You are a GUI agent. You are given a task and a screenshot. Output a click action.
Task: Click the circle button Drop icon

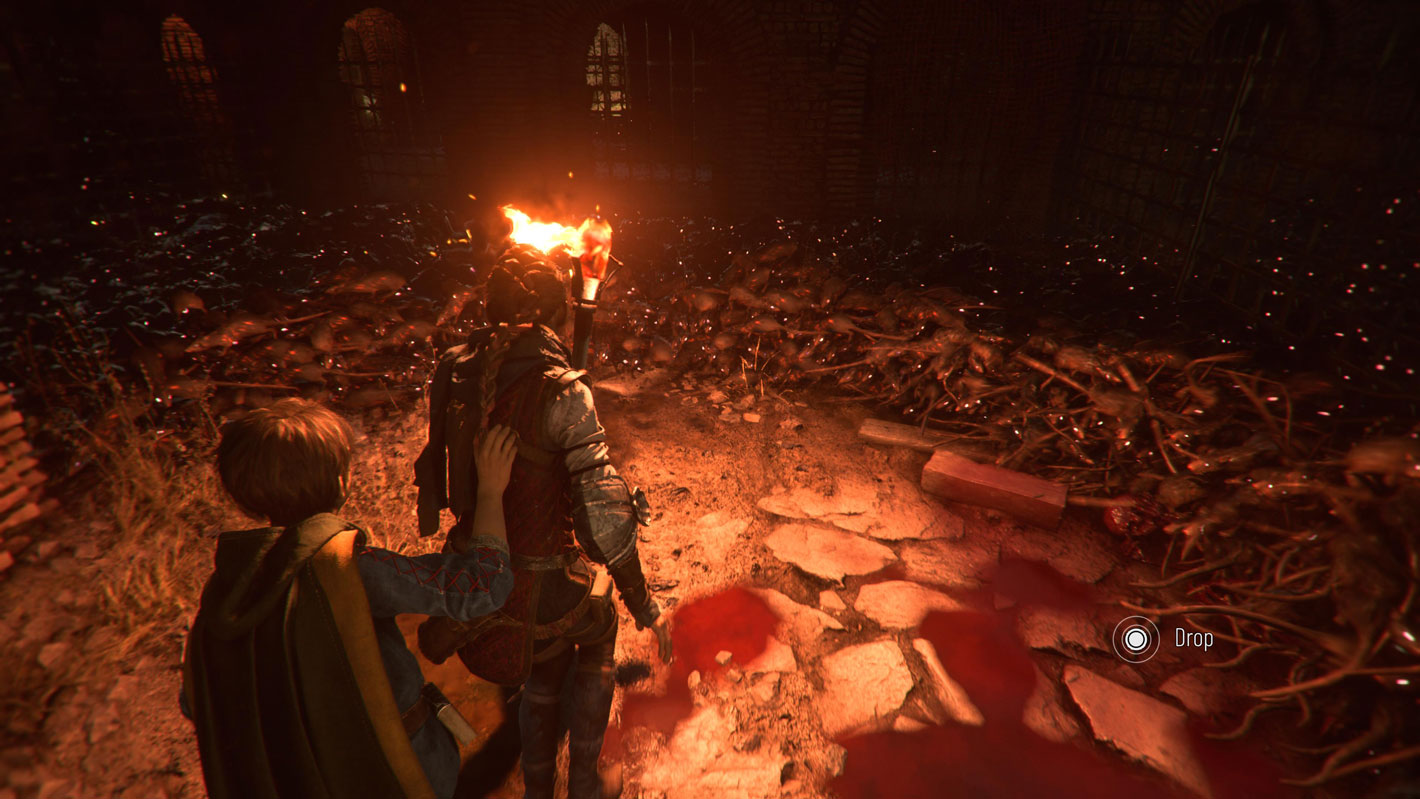tap(1136, 637)
